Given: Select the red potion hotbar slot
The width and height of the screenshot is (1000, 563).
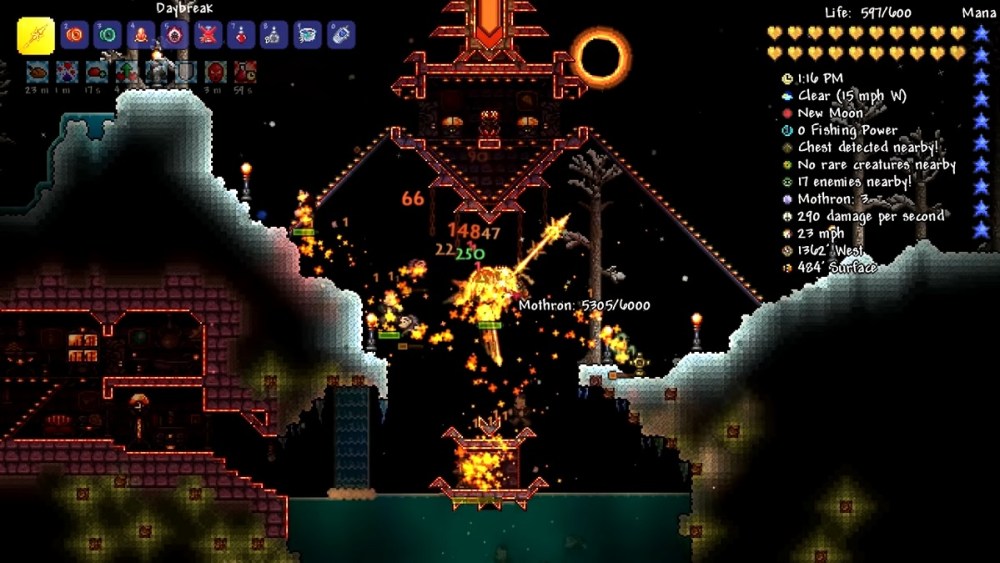Looking at the screenshot, I should [241, 36].
